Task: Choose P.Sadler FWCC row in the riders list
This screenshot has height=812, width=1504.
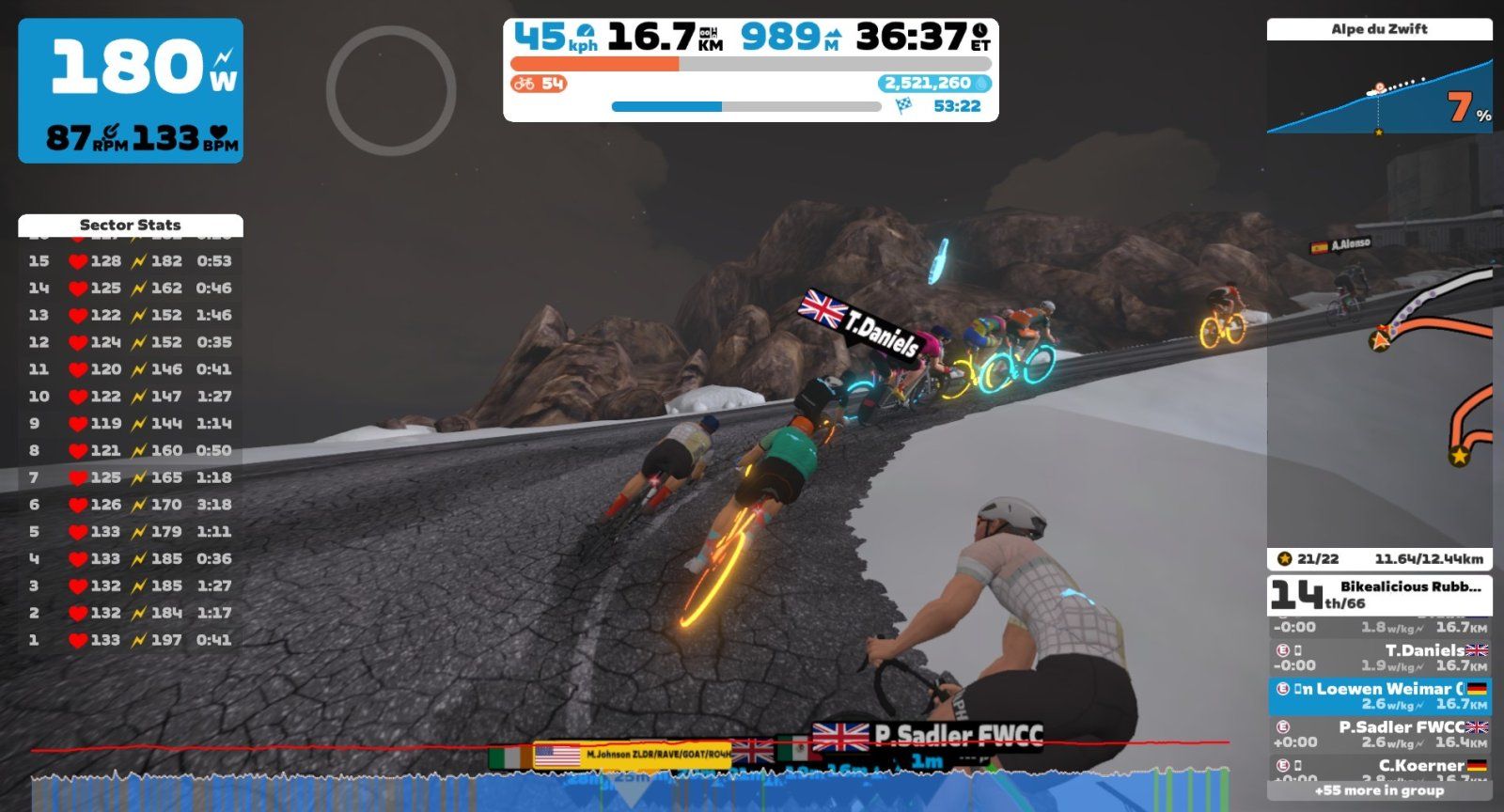Action: click(x=1379, y=734)
